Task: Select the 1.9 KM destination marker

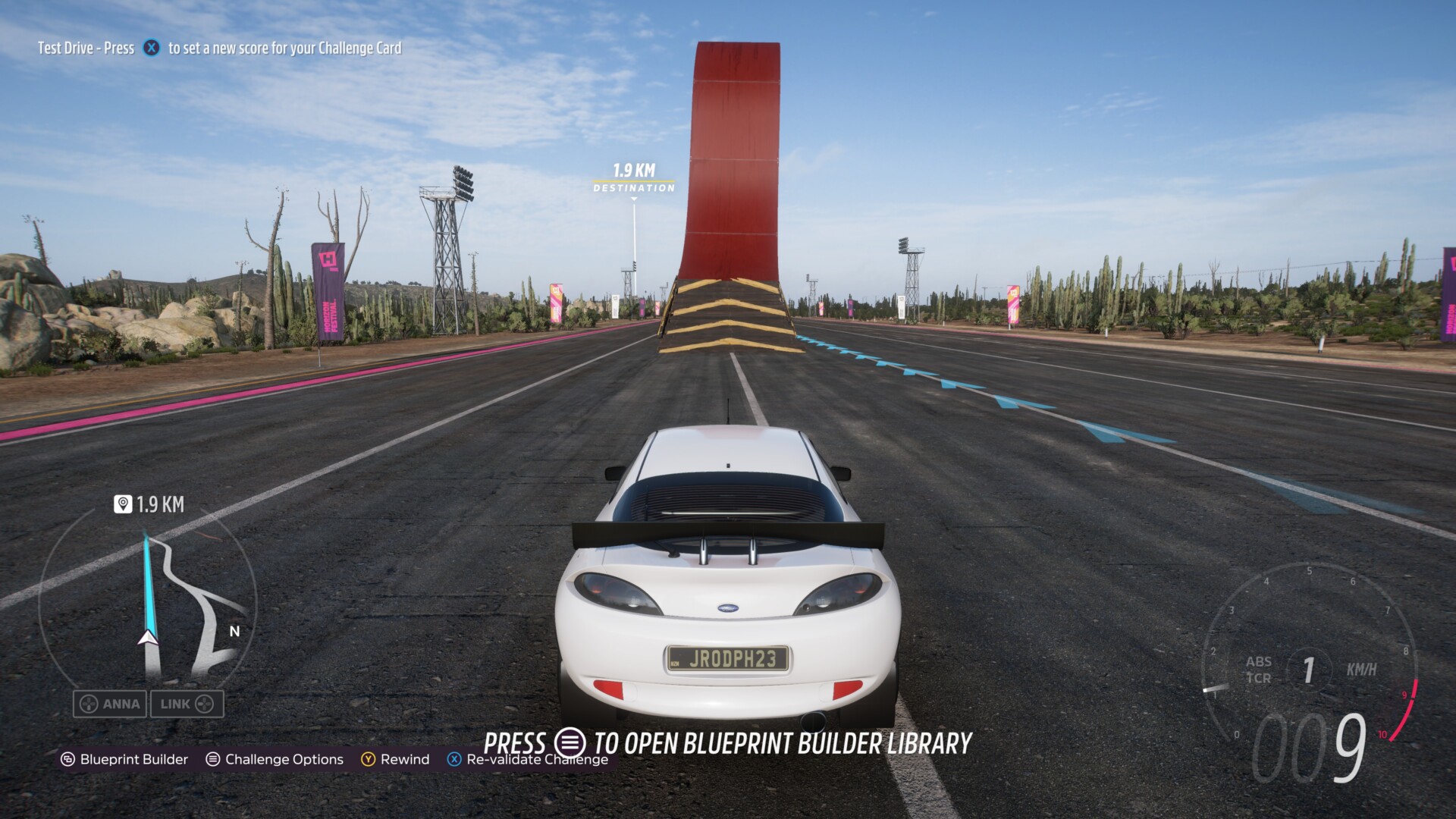Action: (x=634, y=178)
